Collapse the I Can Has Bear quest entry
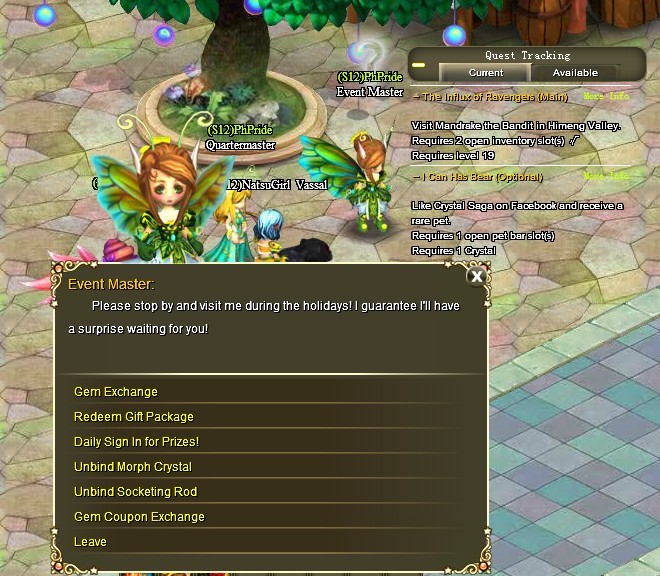 pyautogui.click(x=416, y=177)
